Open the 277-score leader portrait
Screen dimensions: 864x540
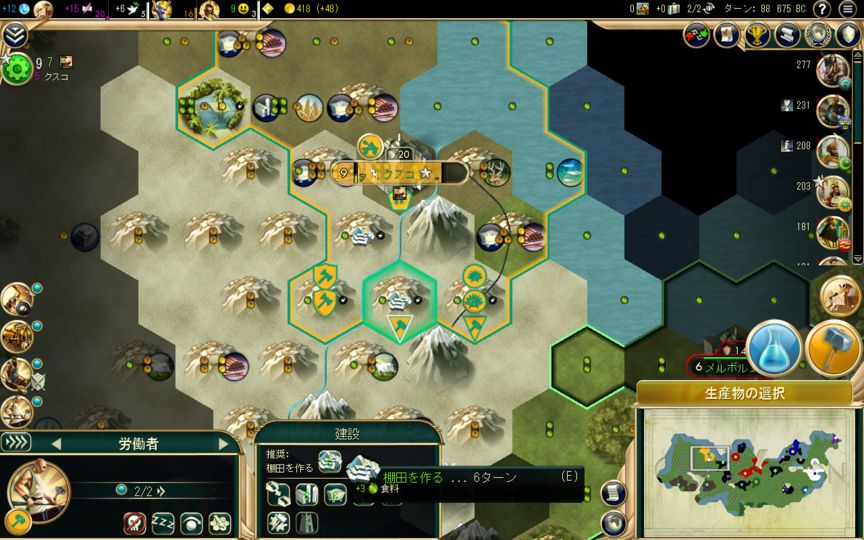[832, 70]
